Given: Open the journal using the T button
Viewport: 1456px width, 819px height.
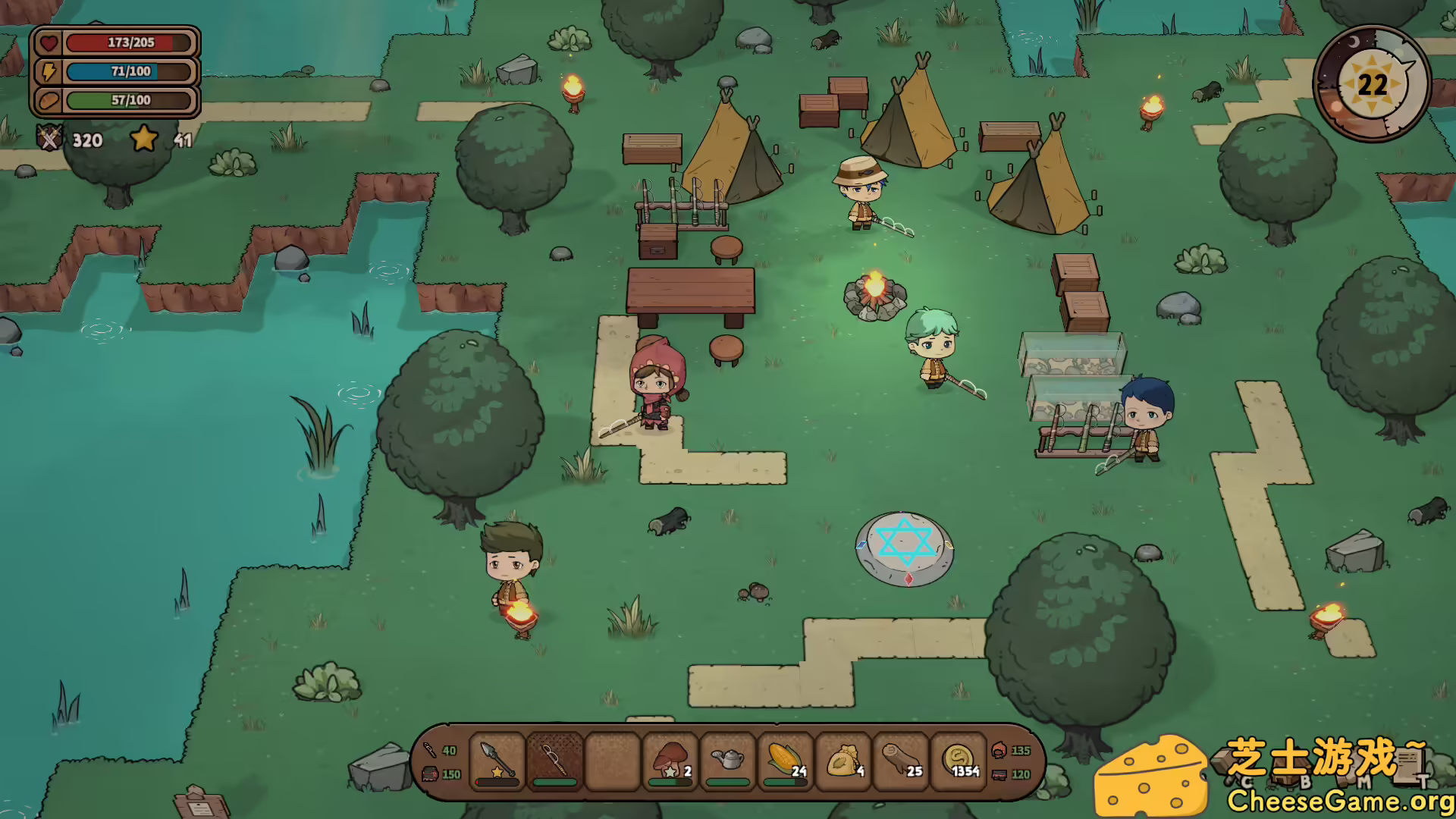Looking at the screenshot, I should point(1423,780).
